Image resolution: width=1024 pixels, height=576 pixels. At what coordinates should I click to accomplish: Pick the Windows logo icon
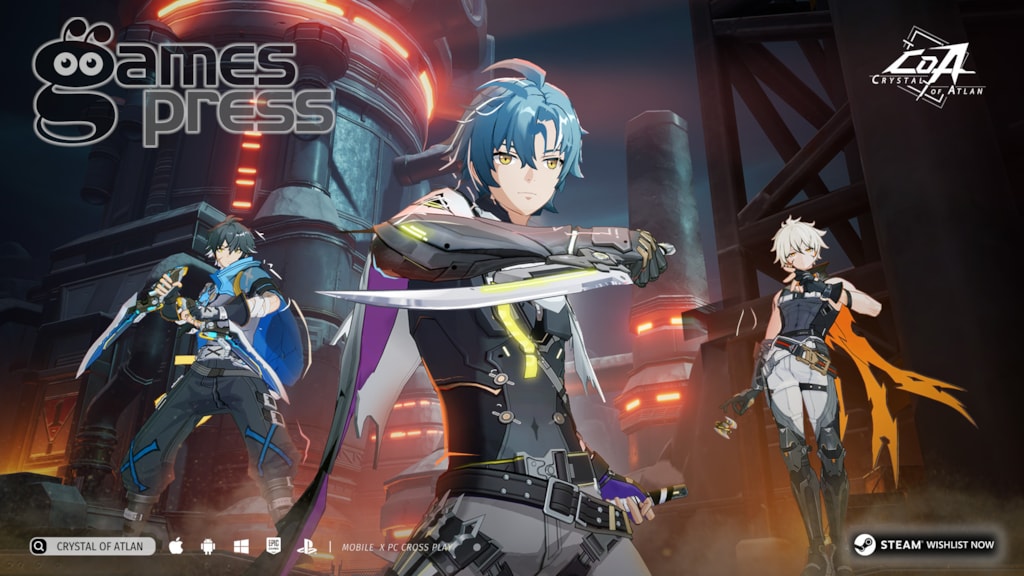pos(241,546)
